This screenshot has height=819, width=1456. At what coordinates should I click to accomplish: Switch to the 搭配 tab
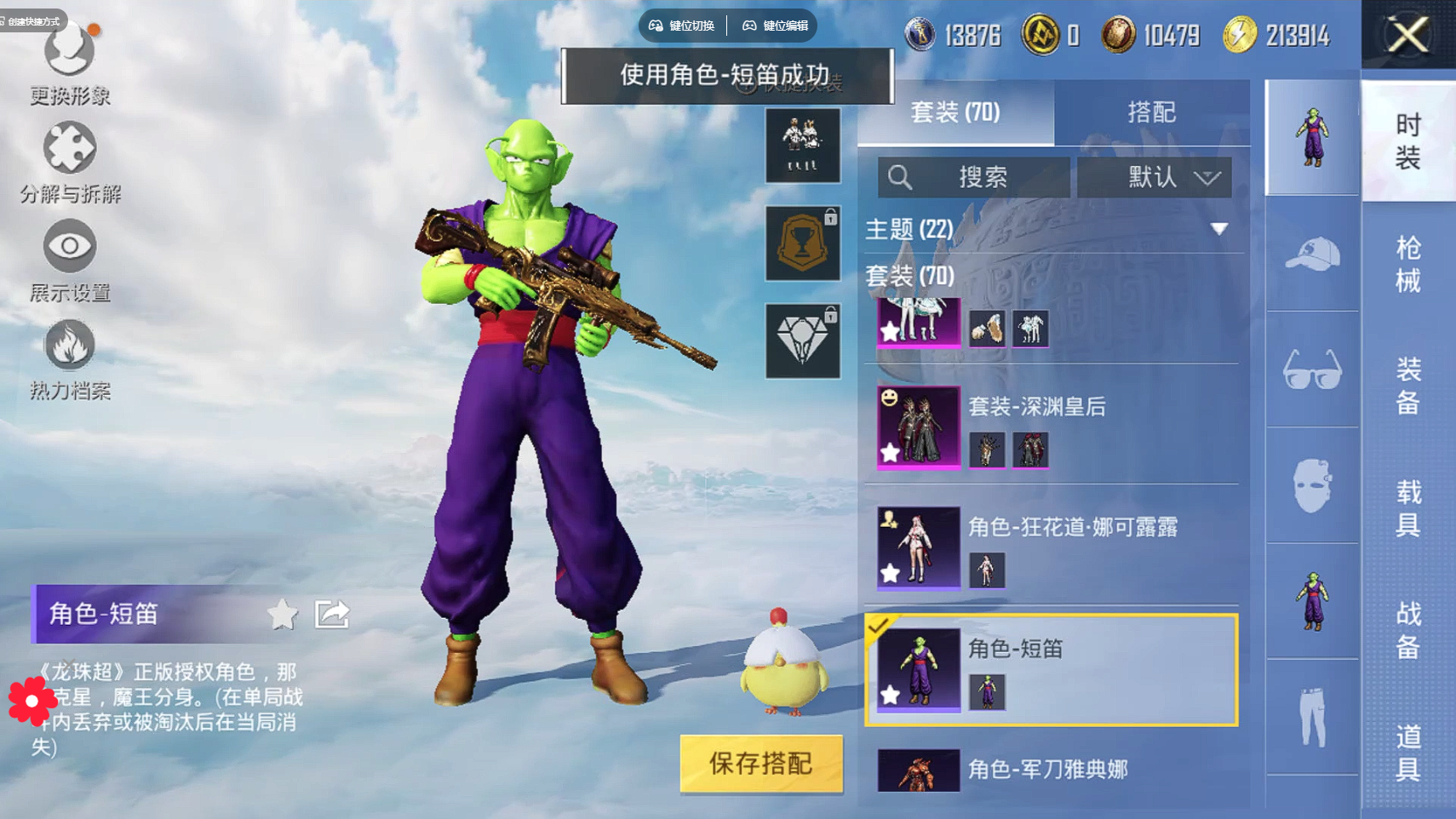click(1151, 112)
